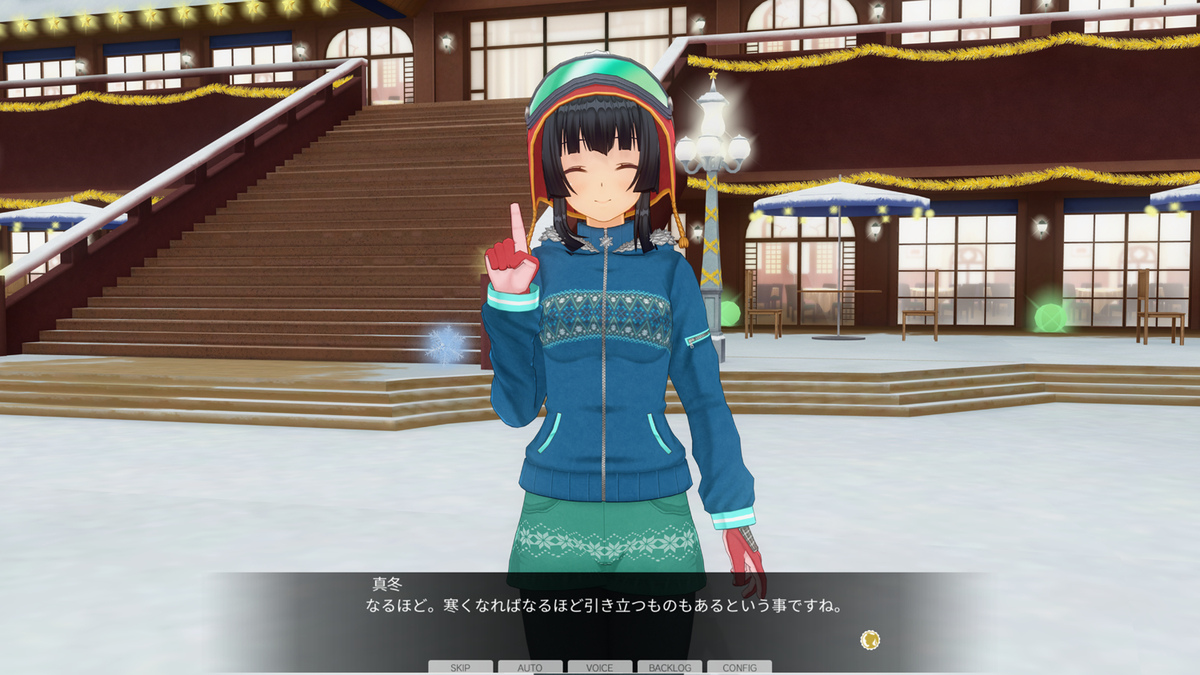
Task: Enable AUTO dialogue advance
Action: point(530,667)
